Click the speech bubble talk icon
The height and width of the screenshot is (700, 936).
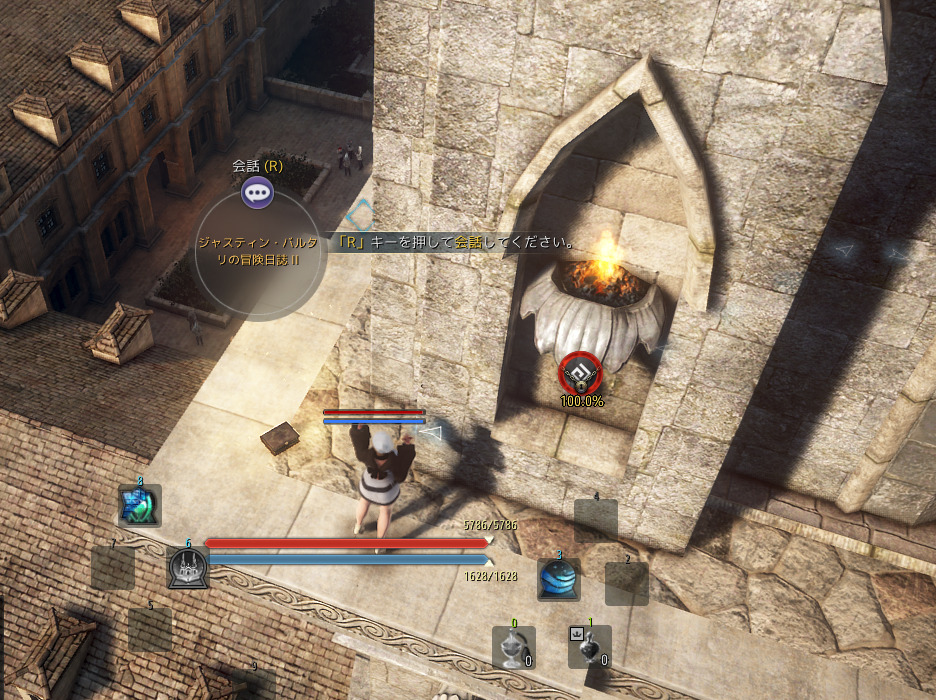[258, 191]
